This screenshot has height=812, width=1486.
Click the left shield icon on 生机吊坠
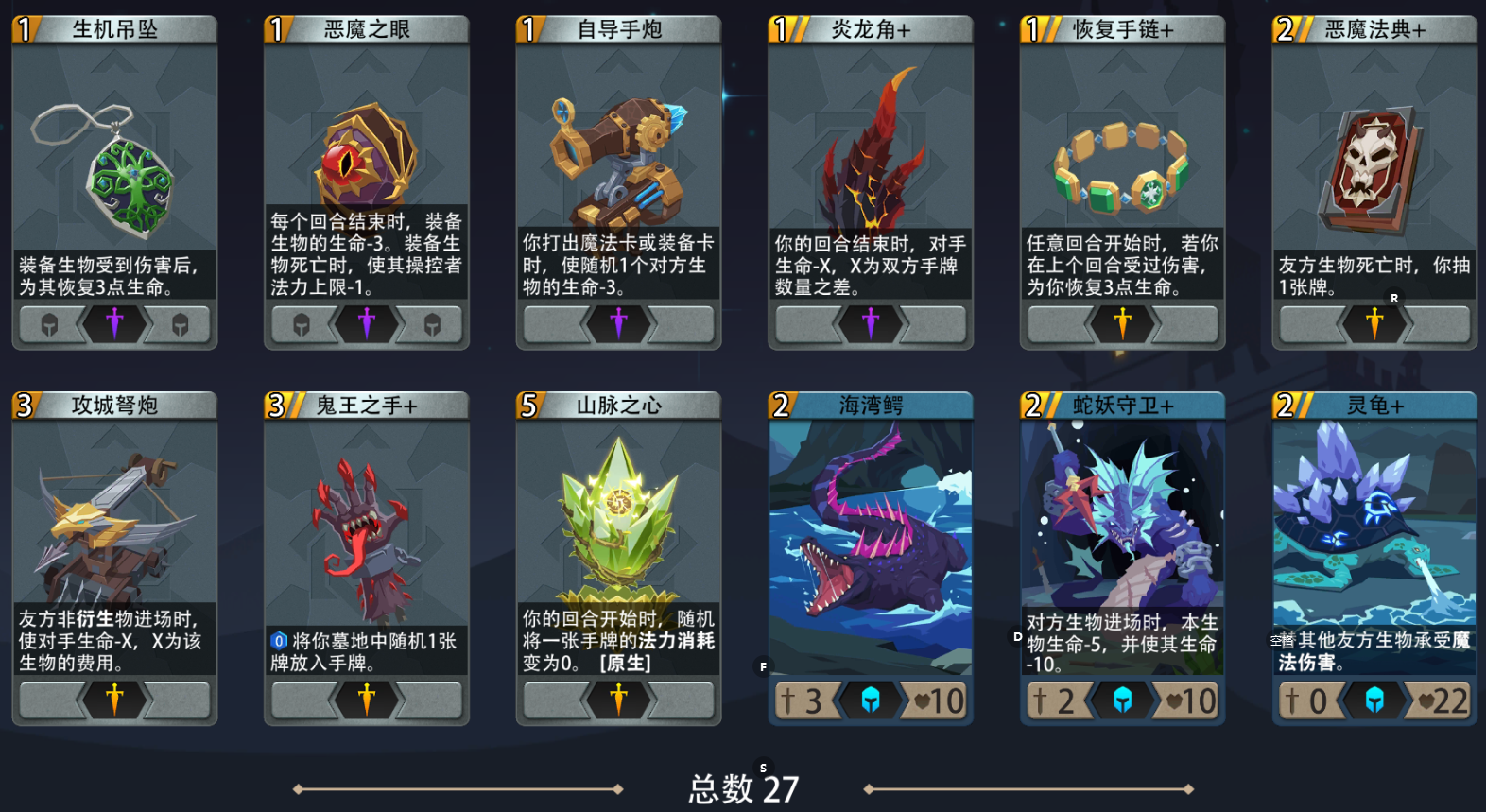[52, 324]
